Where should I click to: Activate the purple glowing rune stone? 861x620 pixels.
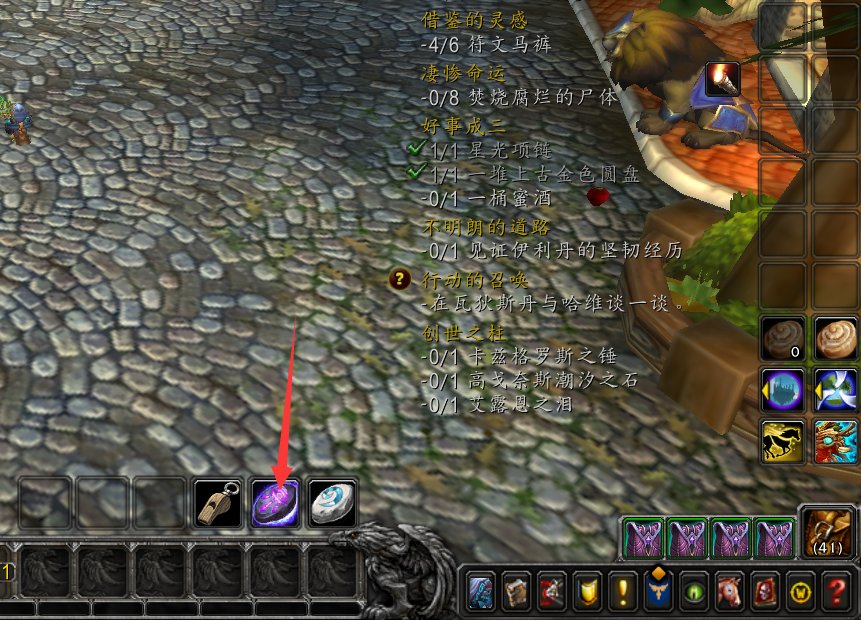275,502
